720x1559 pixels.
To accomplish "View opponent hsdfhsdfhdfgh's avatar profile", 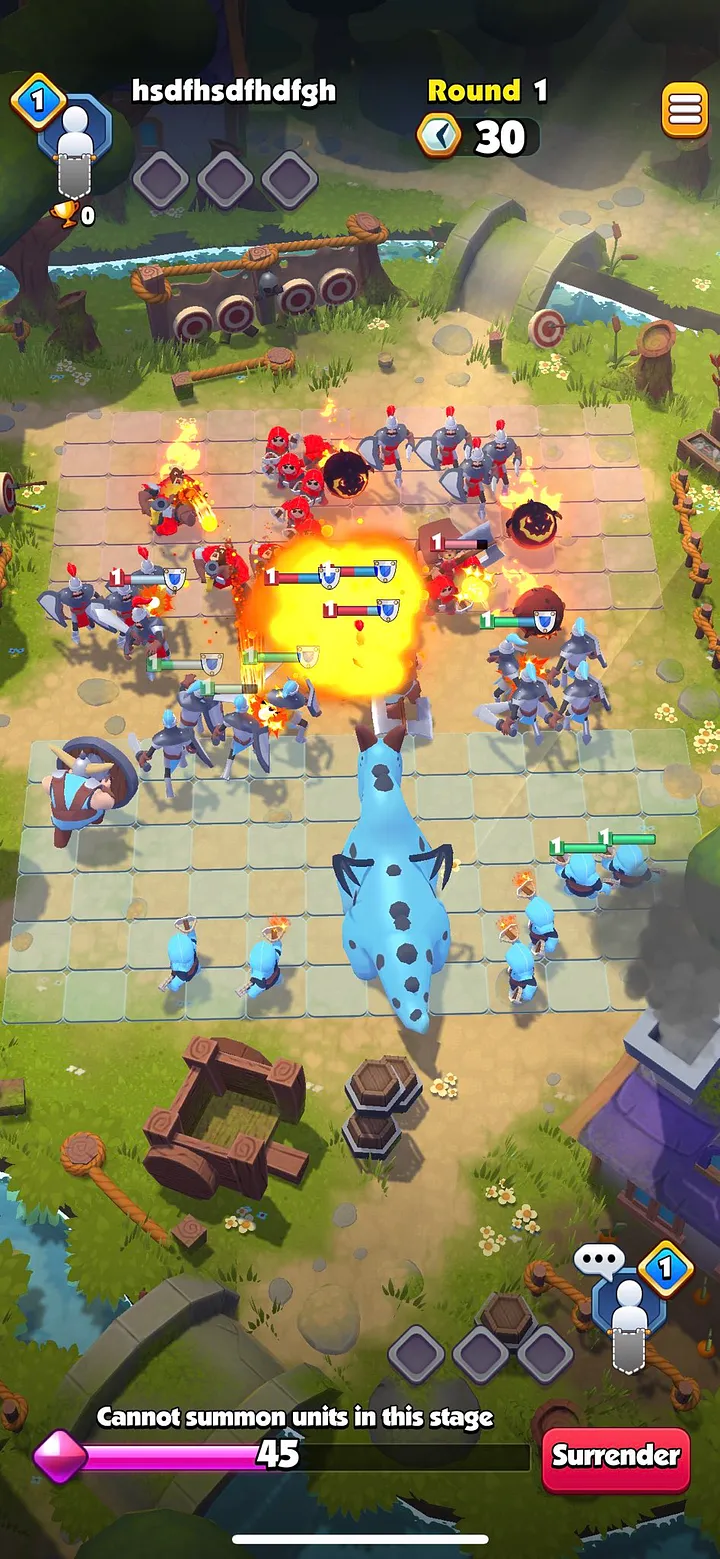I will (x=72, y=140).
